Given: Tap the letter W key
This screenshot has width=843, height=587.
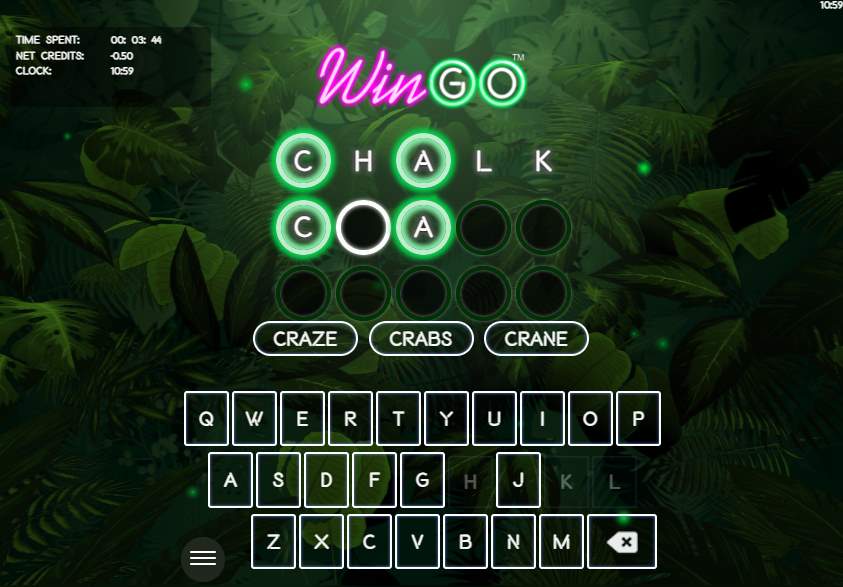Looking at the screenshot, I should (255, 418).
